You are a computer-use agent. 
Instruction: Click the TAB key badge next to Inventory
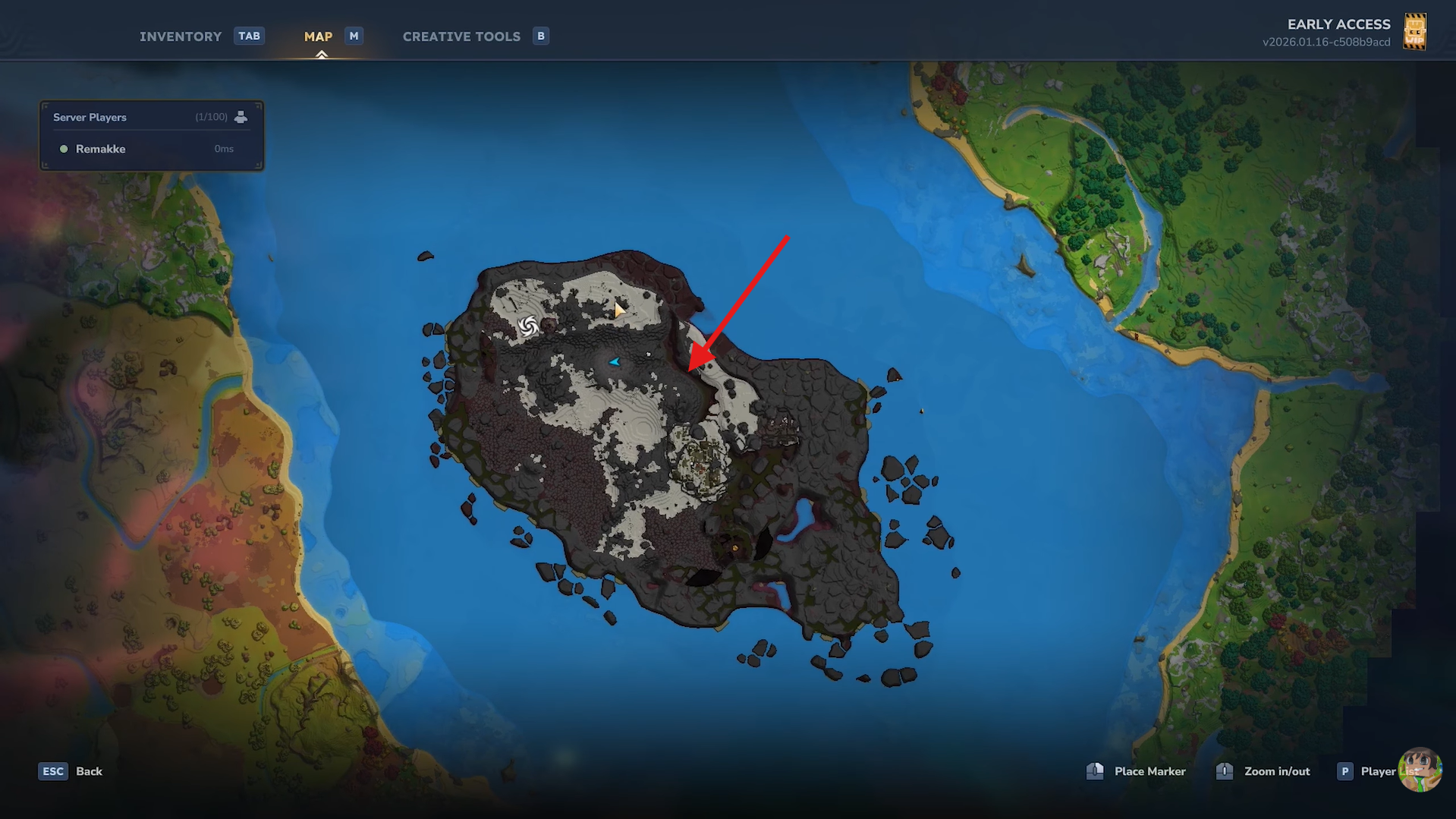pyautogui.click(x=249, y=35)
